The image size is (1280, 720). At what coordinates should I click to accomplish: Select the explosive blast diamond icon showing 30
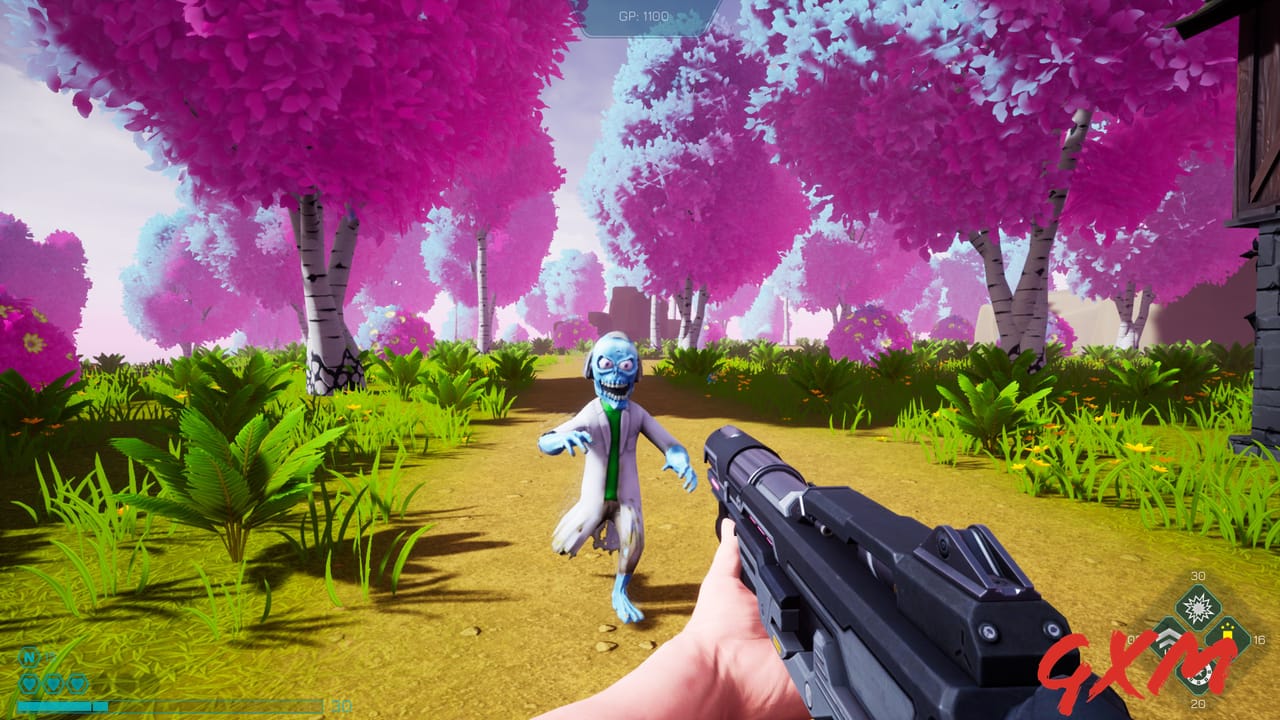coord(1198,607)
